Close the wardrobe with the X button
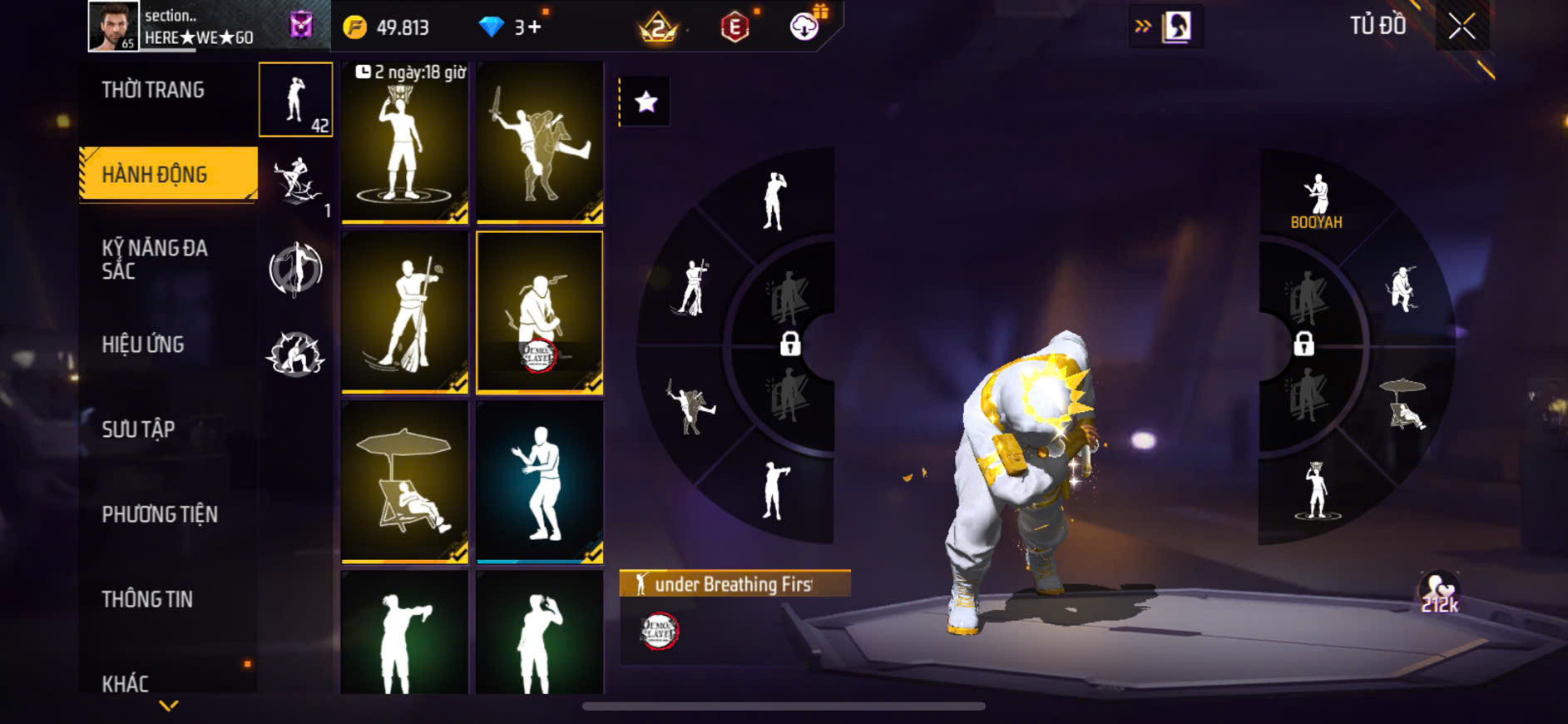The width and height of the screenshot is (1568, 724). 1462,27
